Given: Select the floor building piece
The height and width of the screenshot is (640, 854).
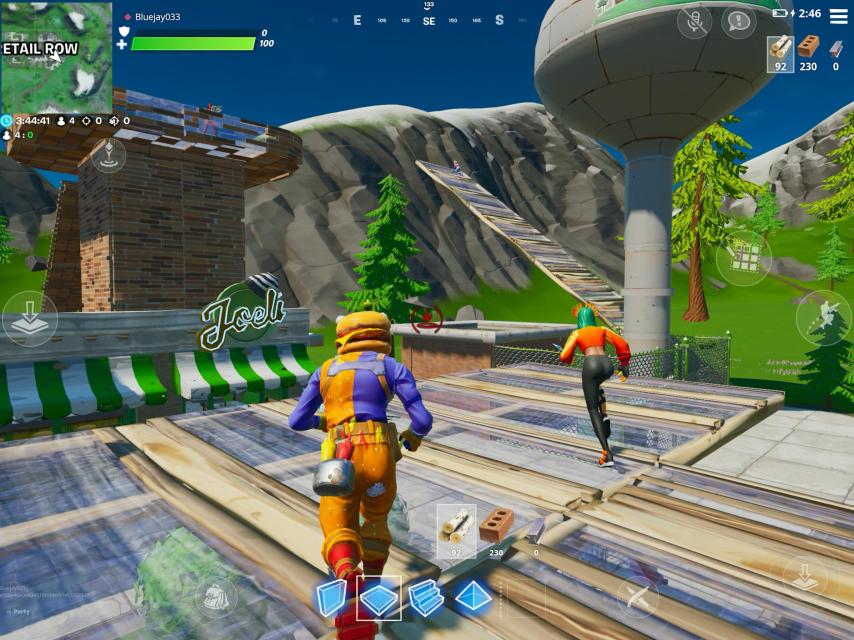Looking at the screenshot, I should [x=379, y=598].
